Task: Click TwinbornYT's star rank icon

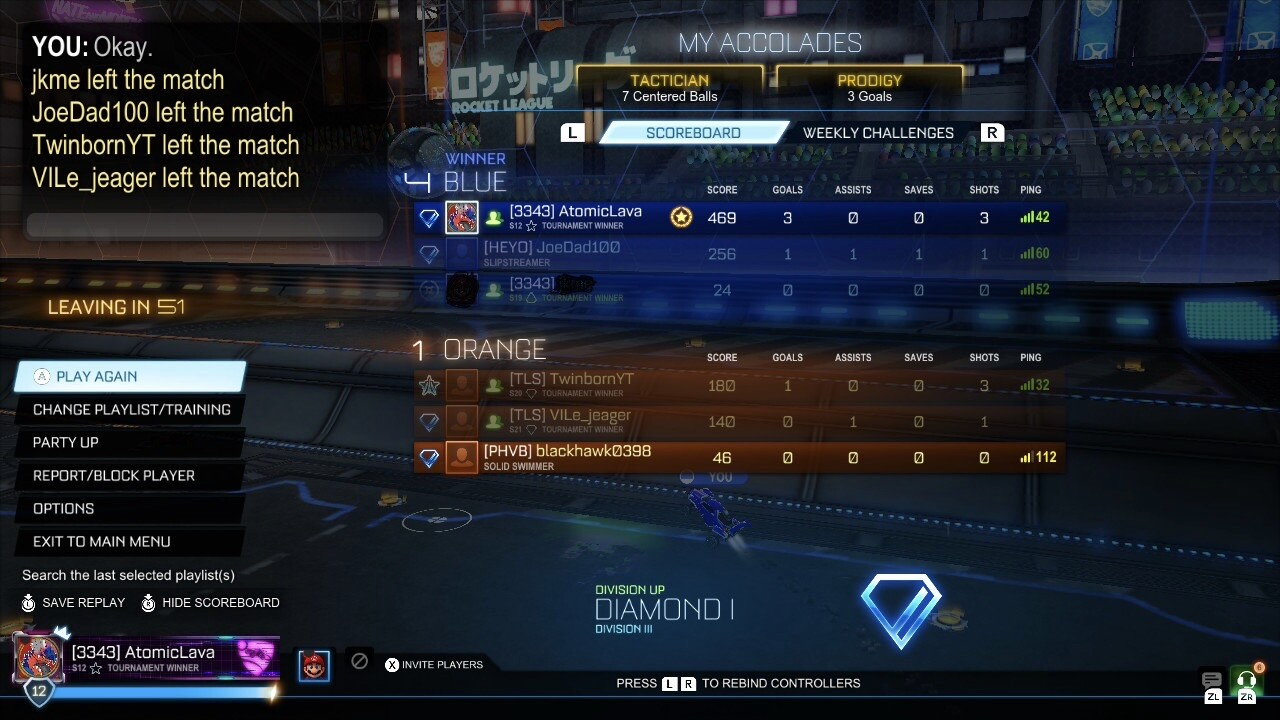Action: [x=429, y=385]
